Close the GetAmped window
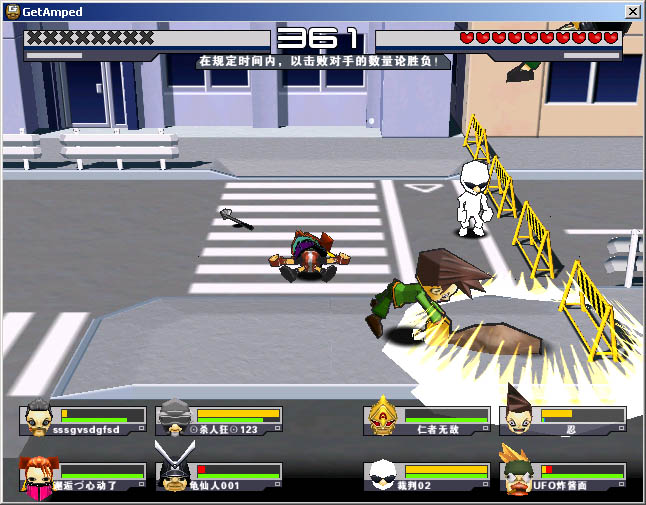This screenshot has height=505, width=646. (632, 12)
